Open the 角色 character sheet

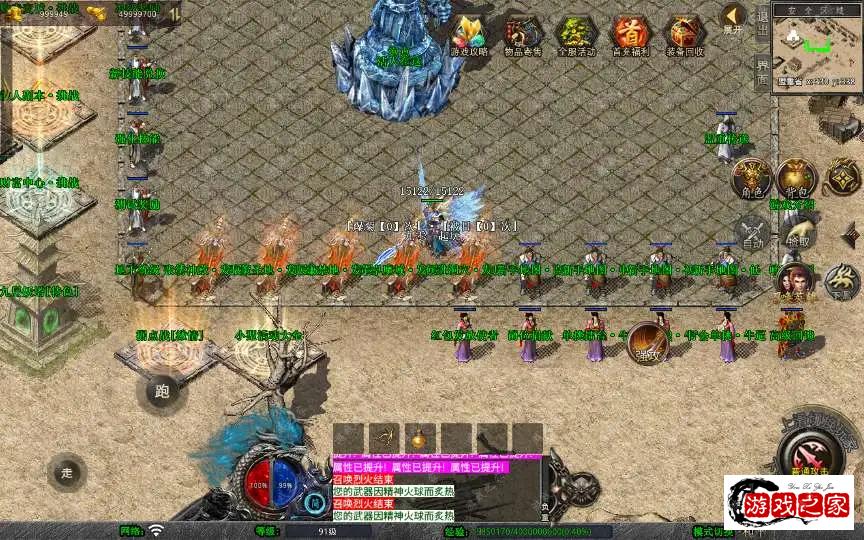tap(749, 178)
